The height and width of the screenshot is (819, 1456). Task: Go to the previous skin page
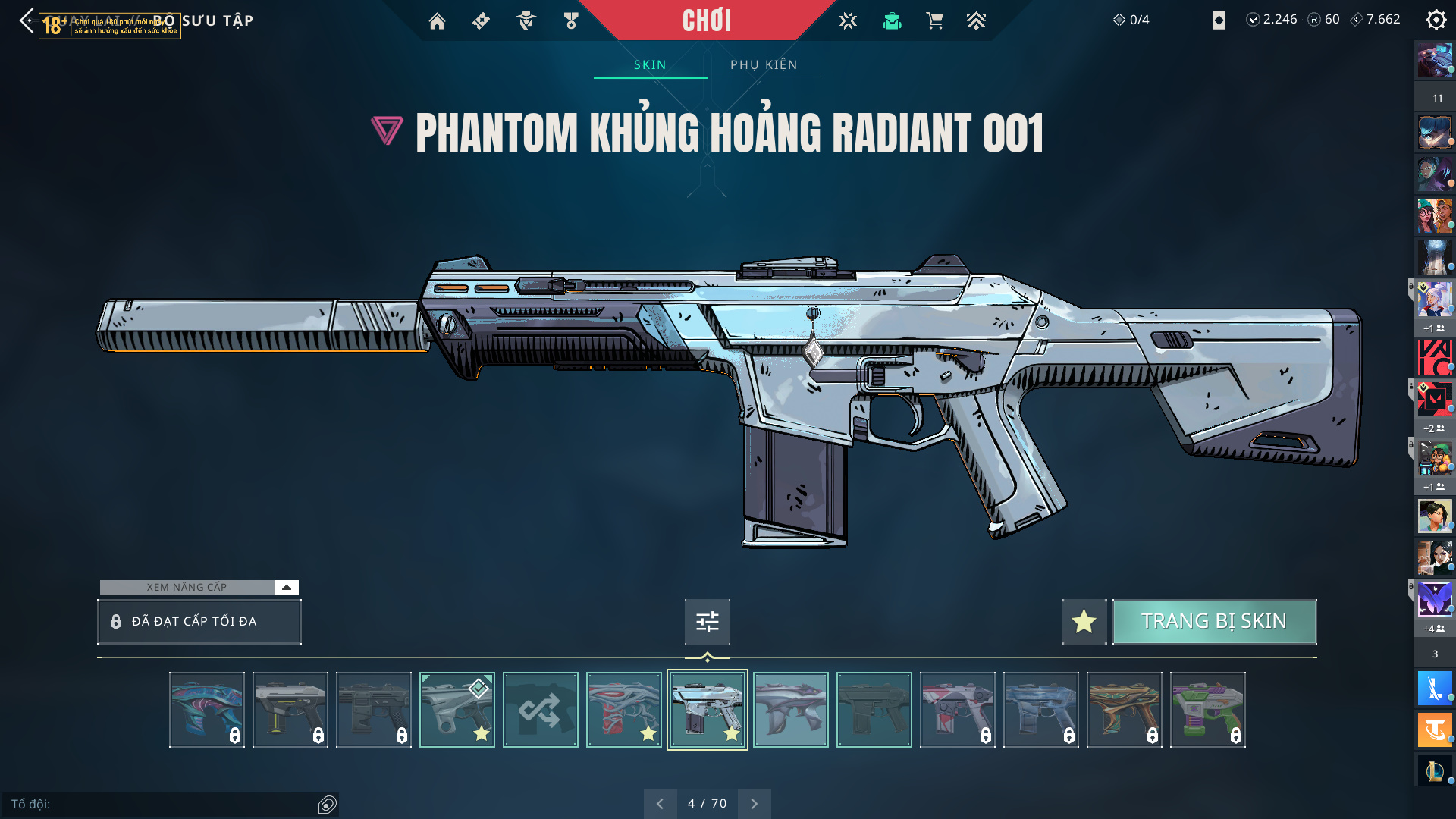point(661,804)
